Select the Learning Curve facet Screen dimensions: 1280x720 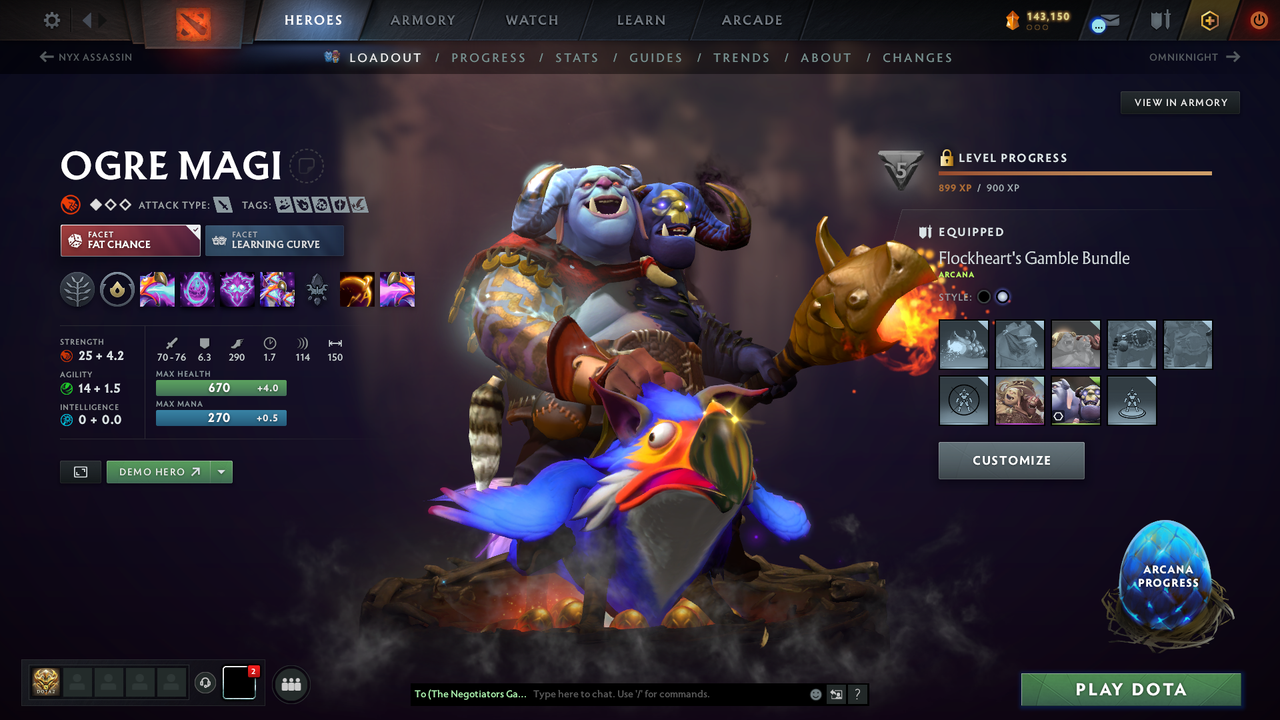point(275,241)
